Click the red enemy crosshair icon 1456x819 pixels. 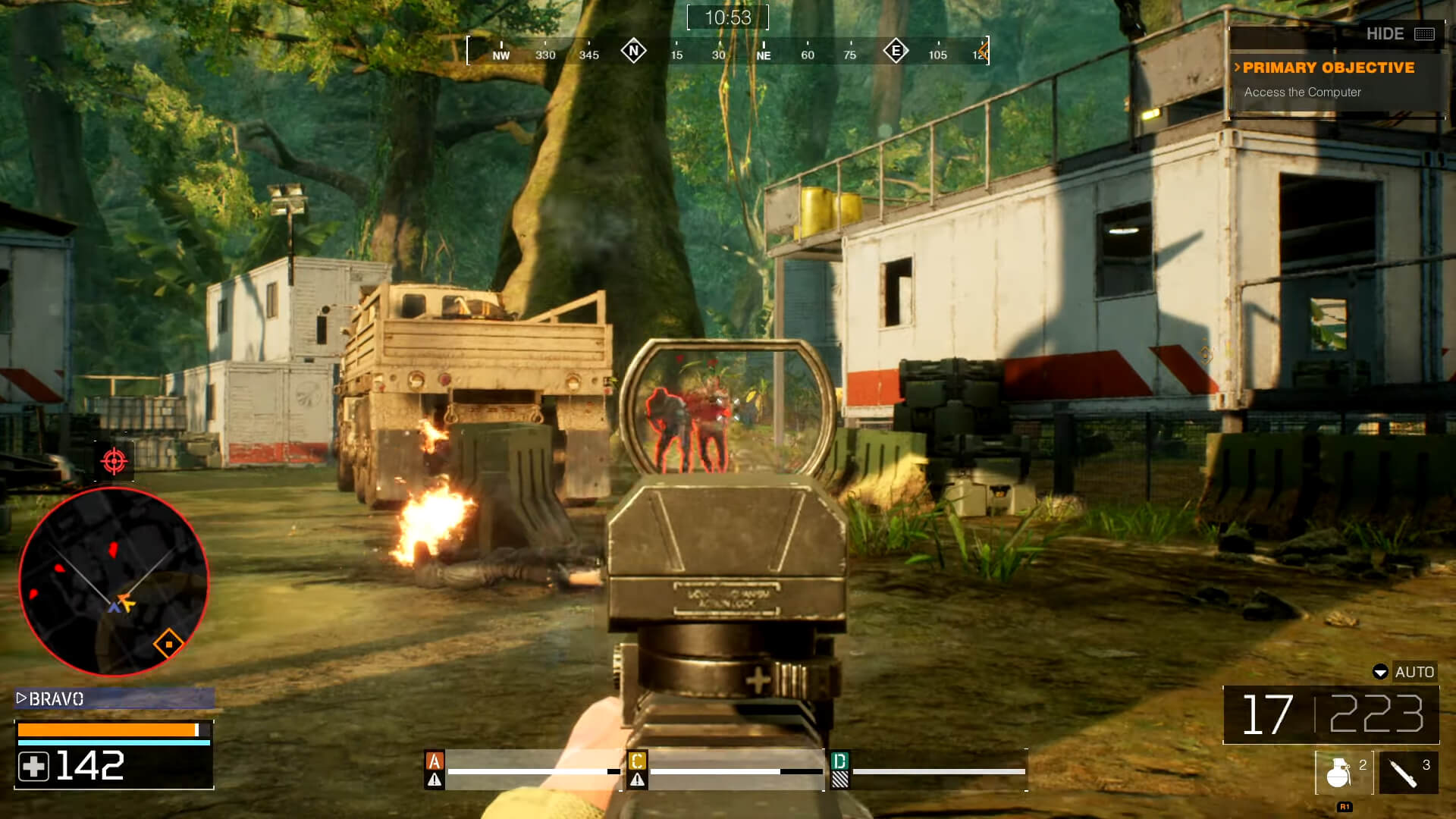[x=112, y=461]
